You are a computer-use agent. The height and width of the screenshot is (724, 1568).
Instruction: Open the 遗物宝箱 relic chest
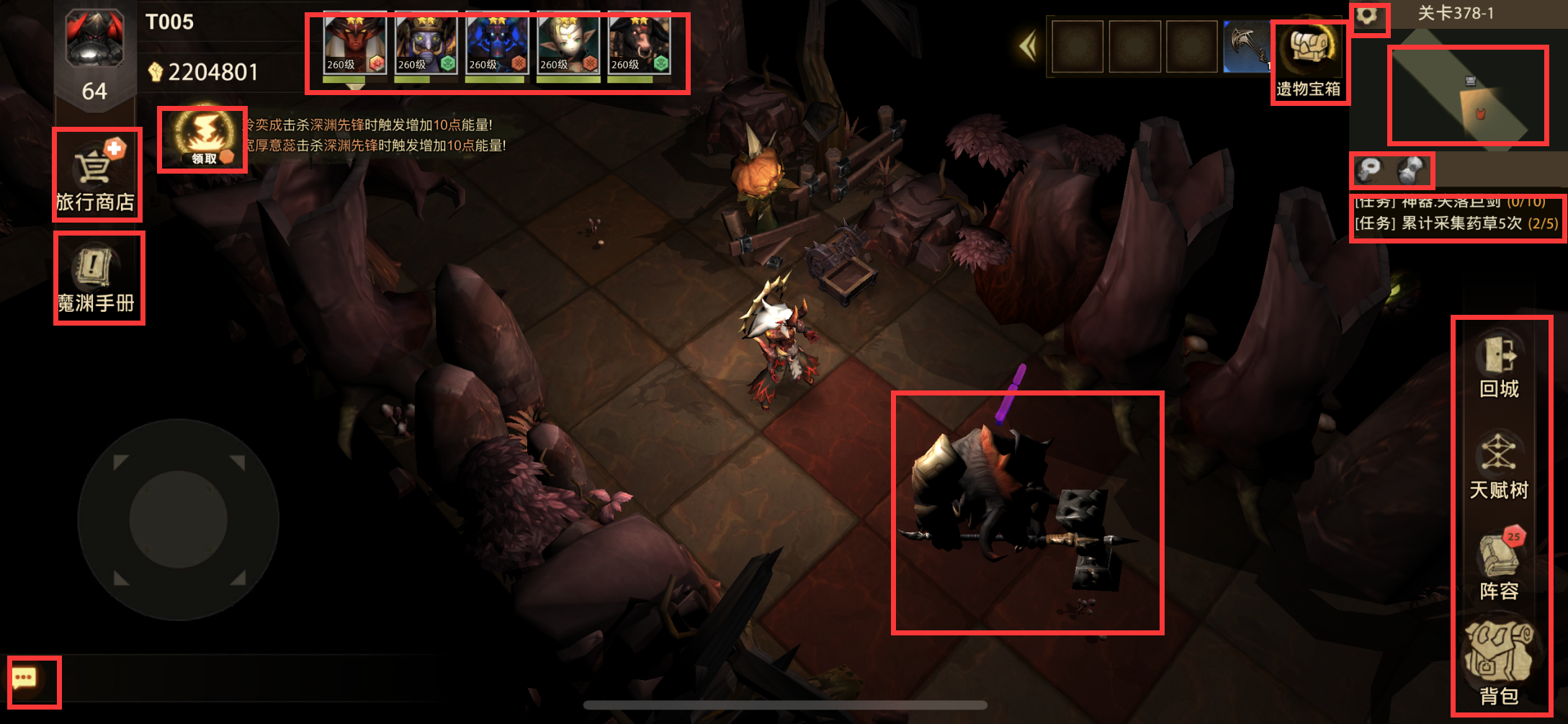[x=1309, y=63]
